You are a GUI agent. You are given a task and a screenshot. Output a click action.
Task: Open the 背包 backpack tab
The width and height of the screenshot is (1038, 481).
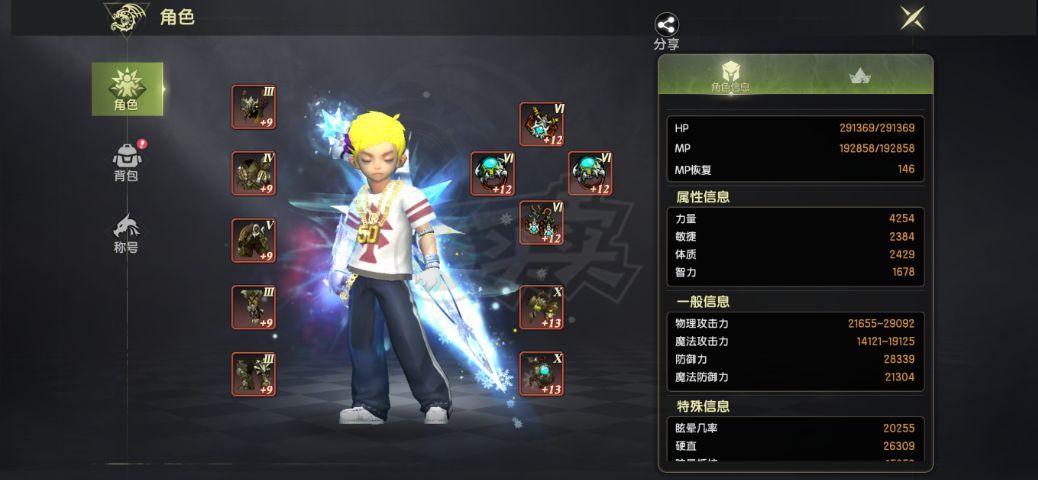pos(126,161)
